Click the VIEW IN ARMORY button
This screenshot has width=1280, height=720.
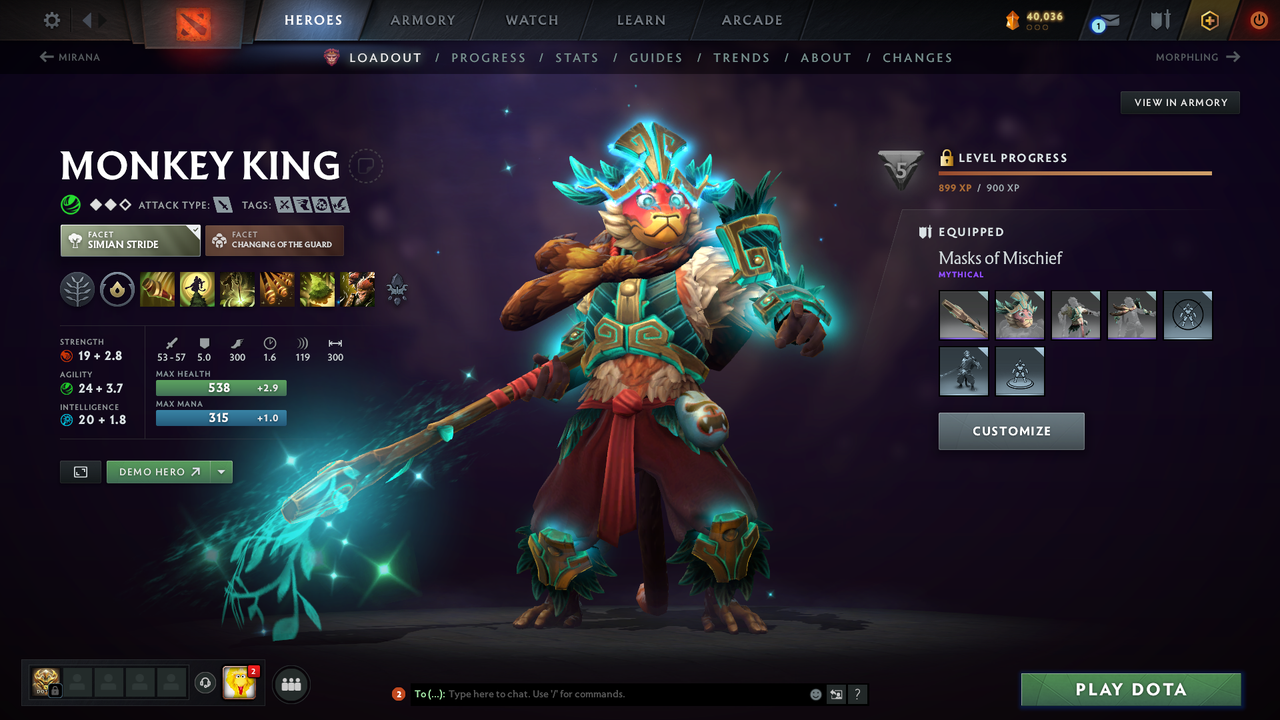pos(1179,102)
